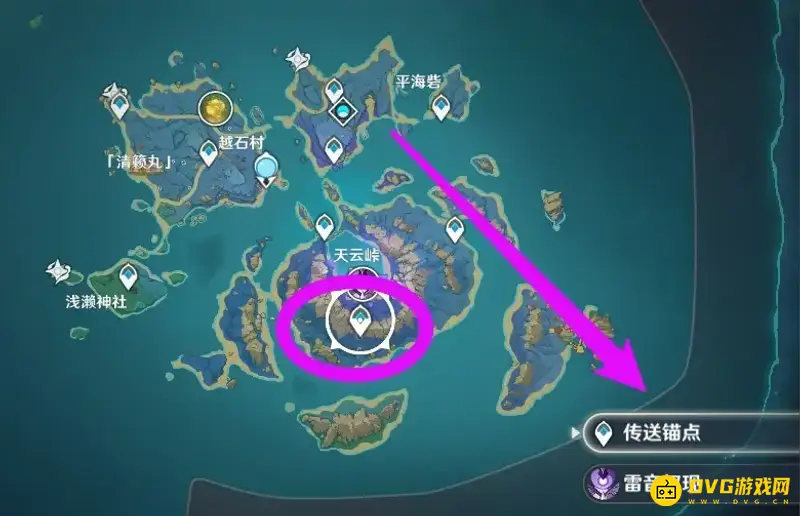
Task: Select the 传送锚点 entry in the list
Action: [690, 433]
